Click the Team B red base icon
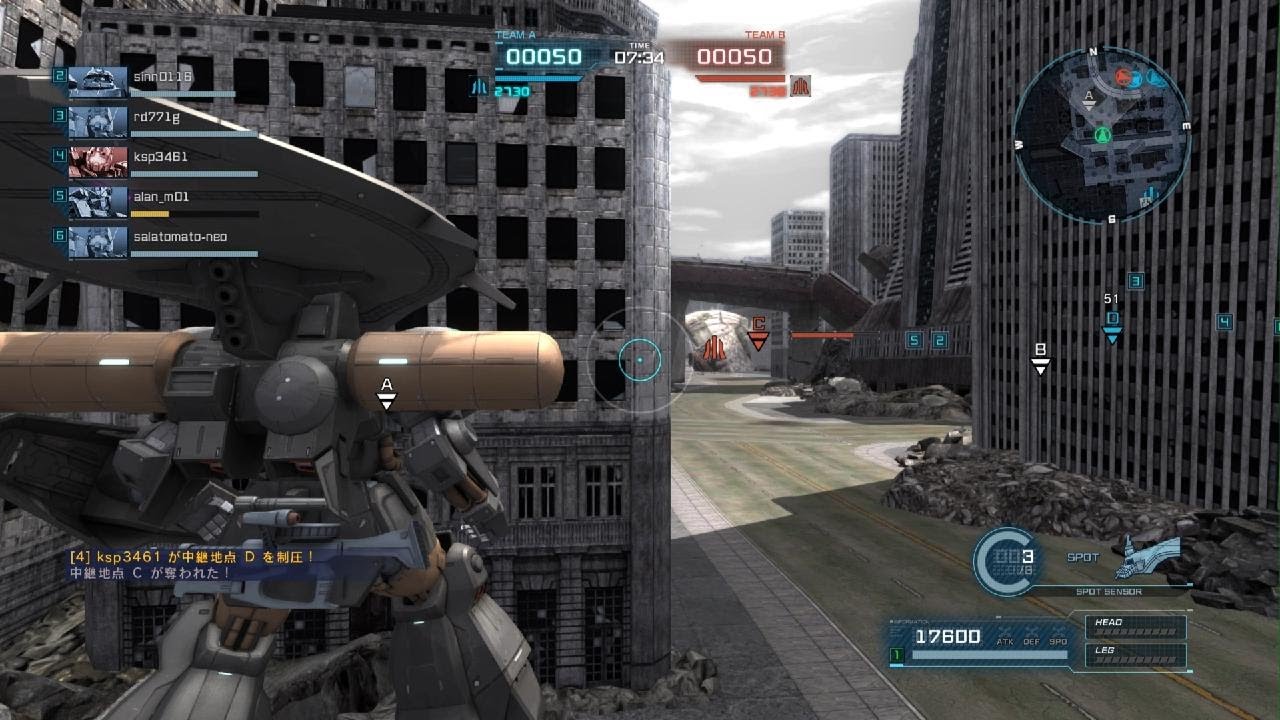Screen dimensions: 1280x720 [x=799, y=87]
